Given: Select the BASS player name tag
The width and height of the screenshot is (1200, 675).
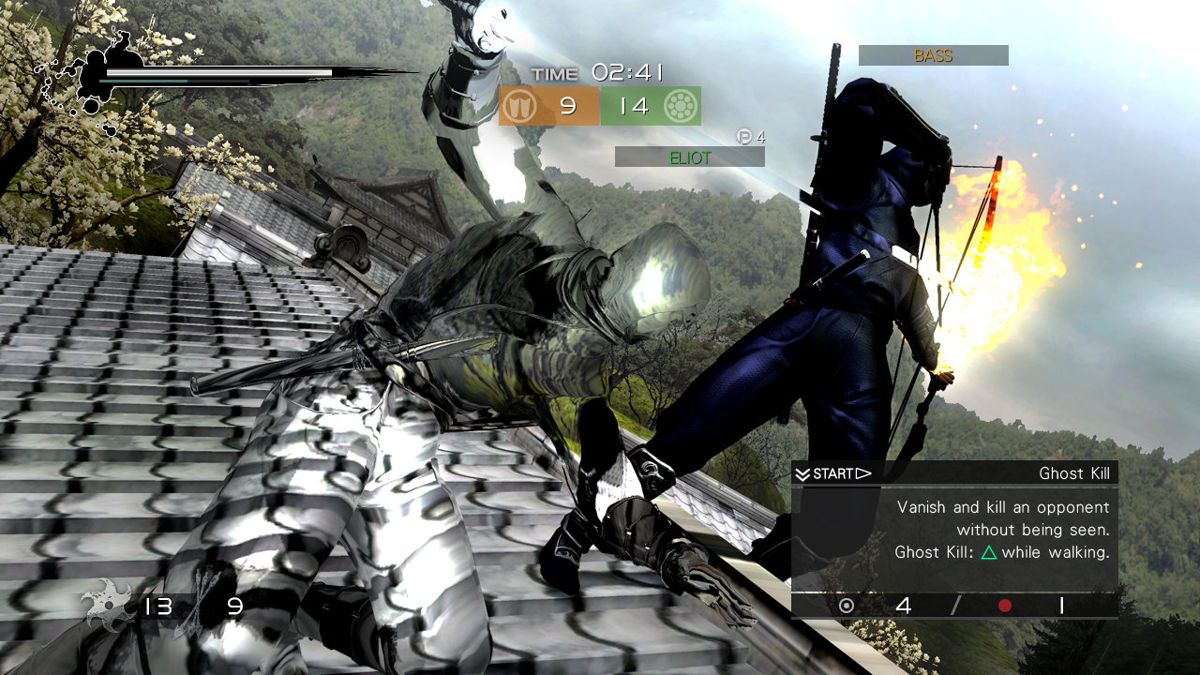Looking at the screenshot, I should click(x=932, y=56).
